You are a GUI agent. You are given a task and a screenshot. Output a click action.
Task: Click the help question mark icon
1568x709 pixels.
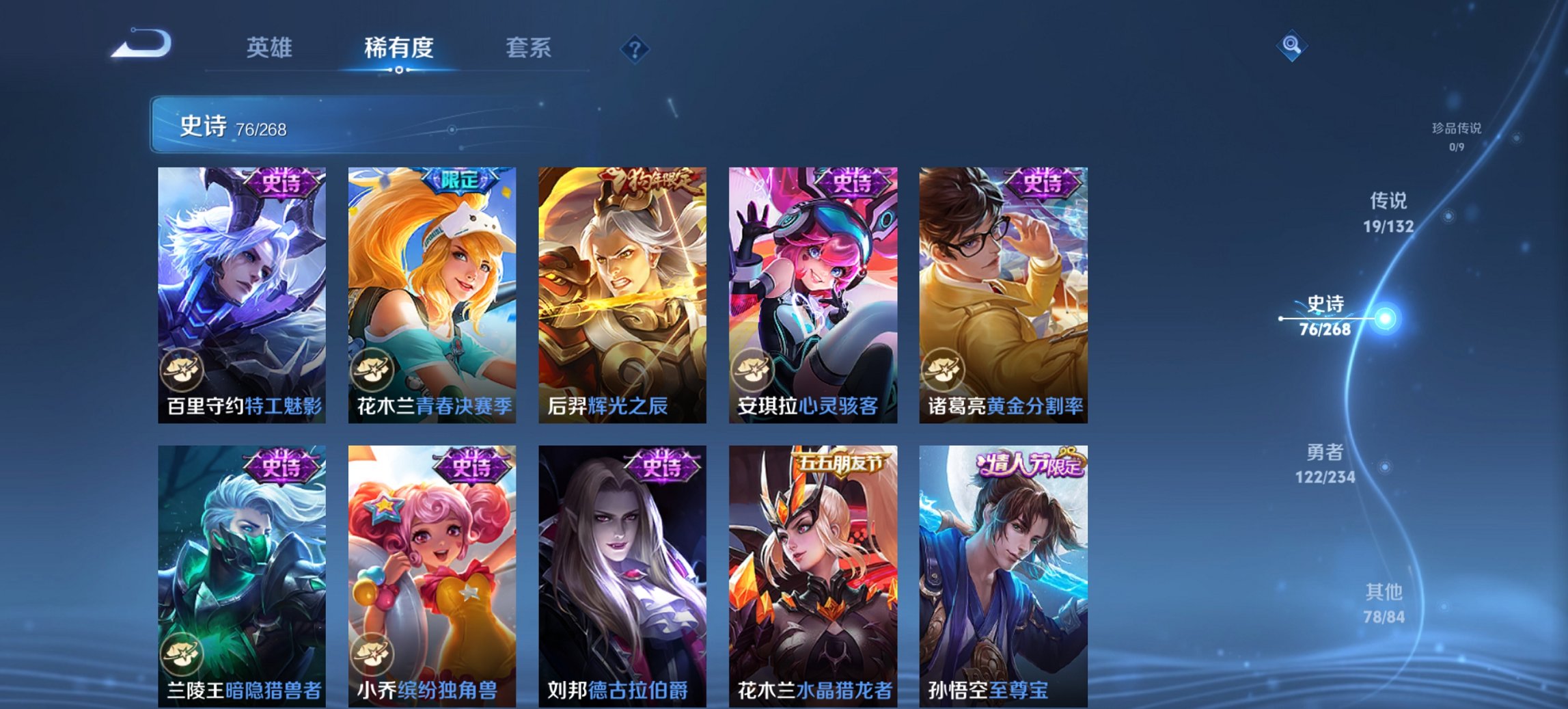pos(635,49)
